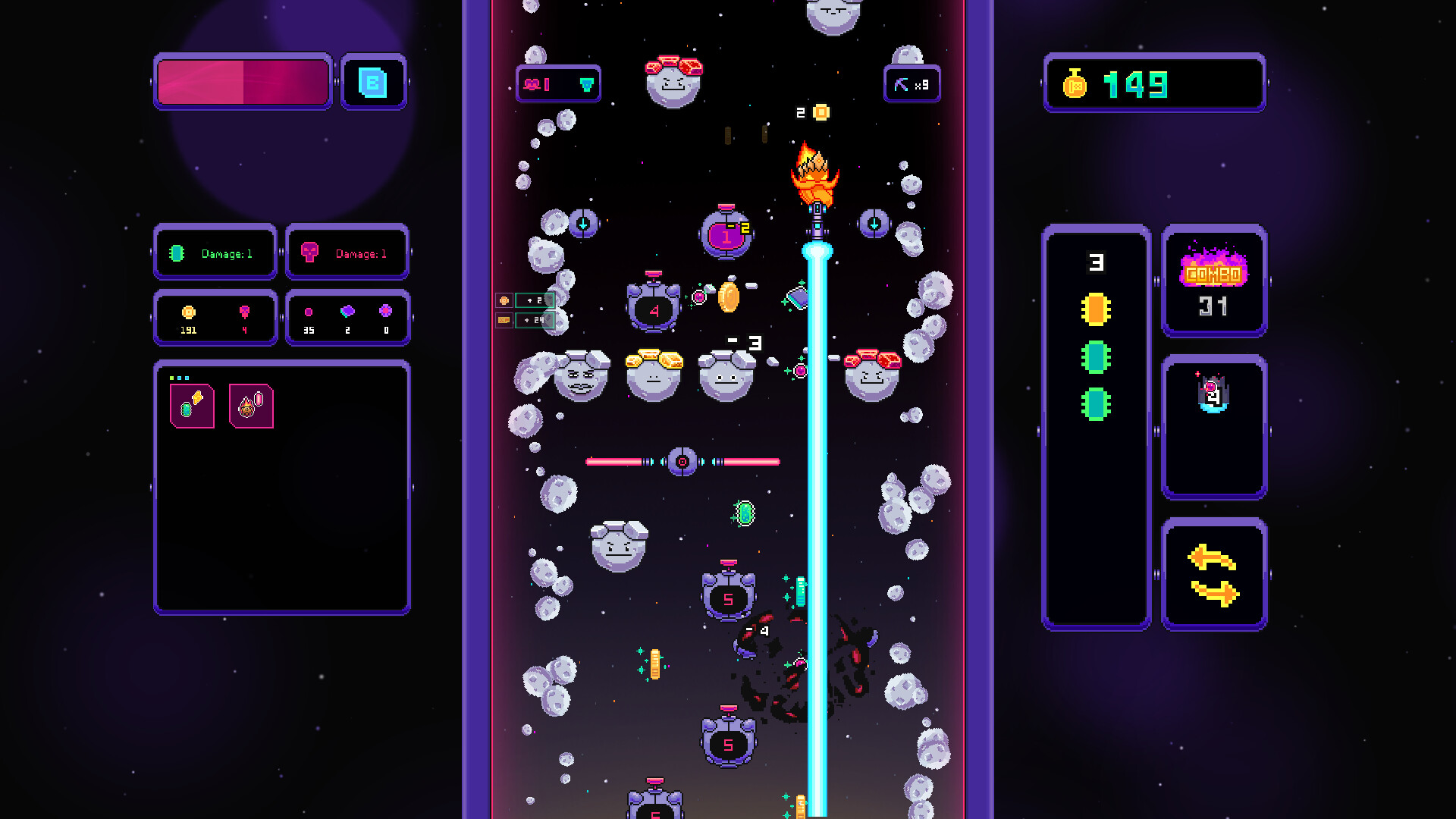
Task: Click the pickaxe x9 counter icon
Action: (912, 83)
